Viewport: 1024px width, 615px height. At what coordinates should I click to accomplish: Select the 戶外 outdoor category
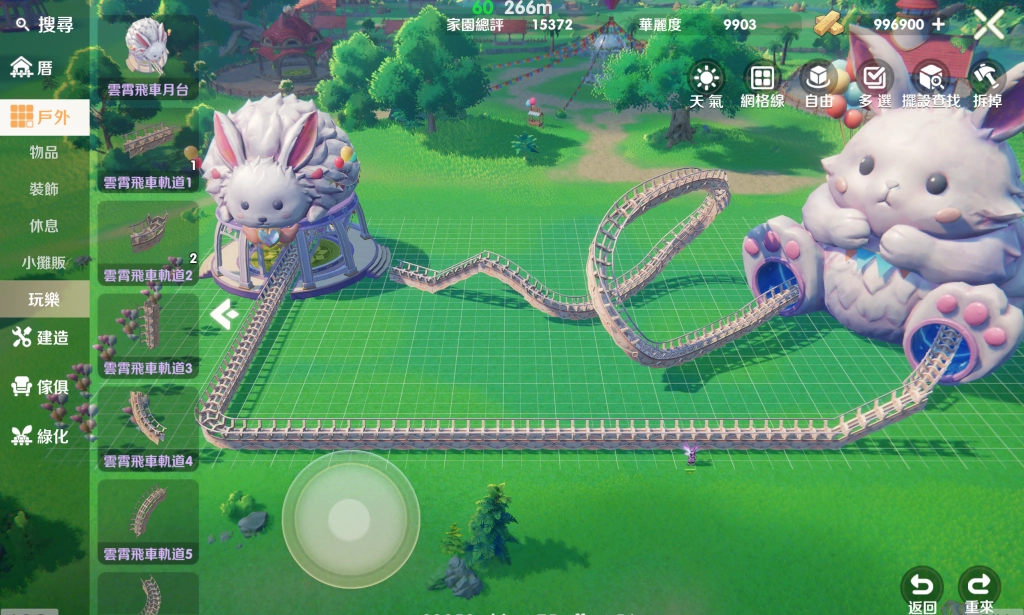click(44, 118)
